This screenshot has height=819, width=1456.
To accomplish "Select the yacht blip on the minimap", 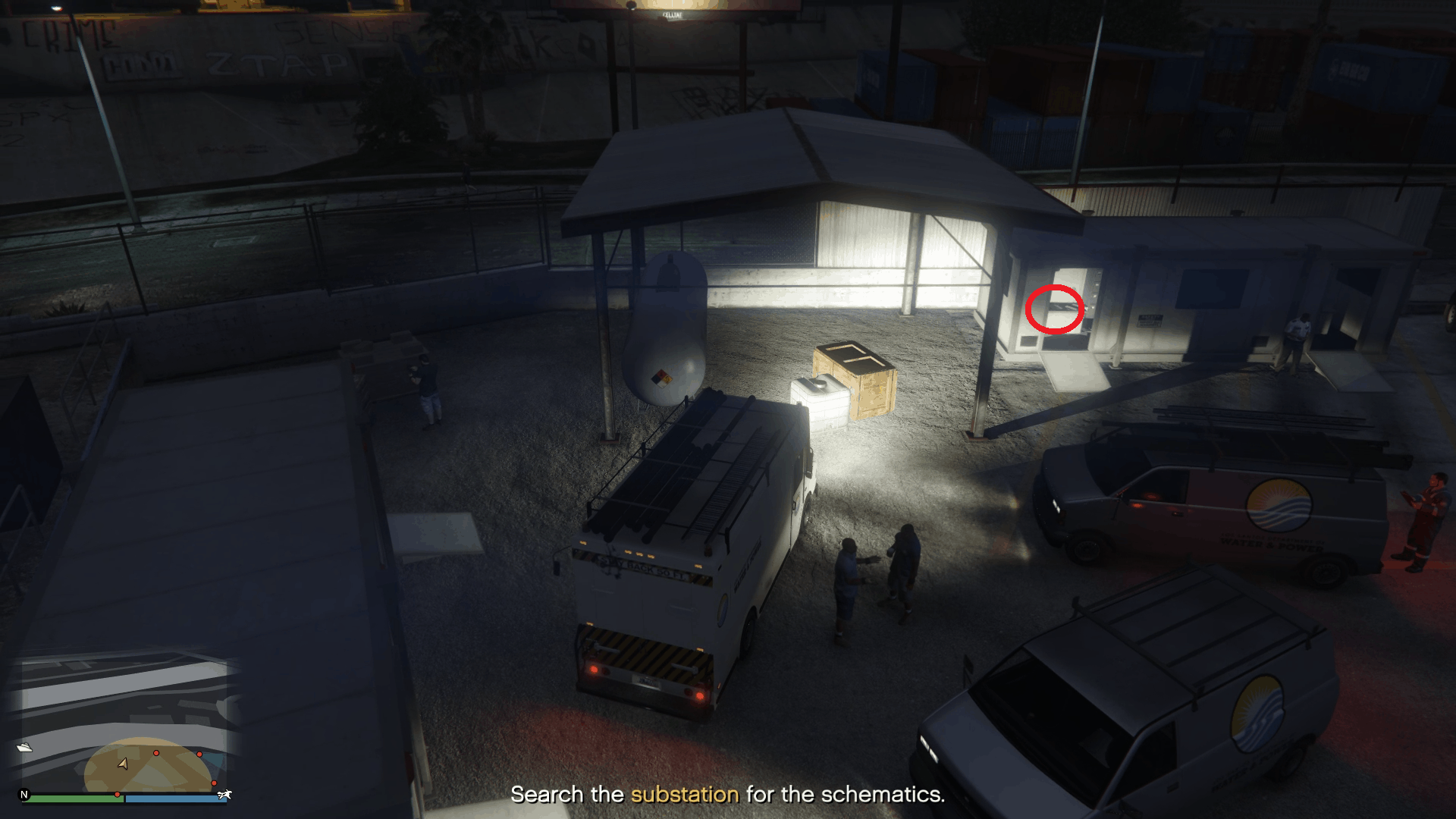I will point(25,747).
